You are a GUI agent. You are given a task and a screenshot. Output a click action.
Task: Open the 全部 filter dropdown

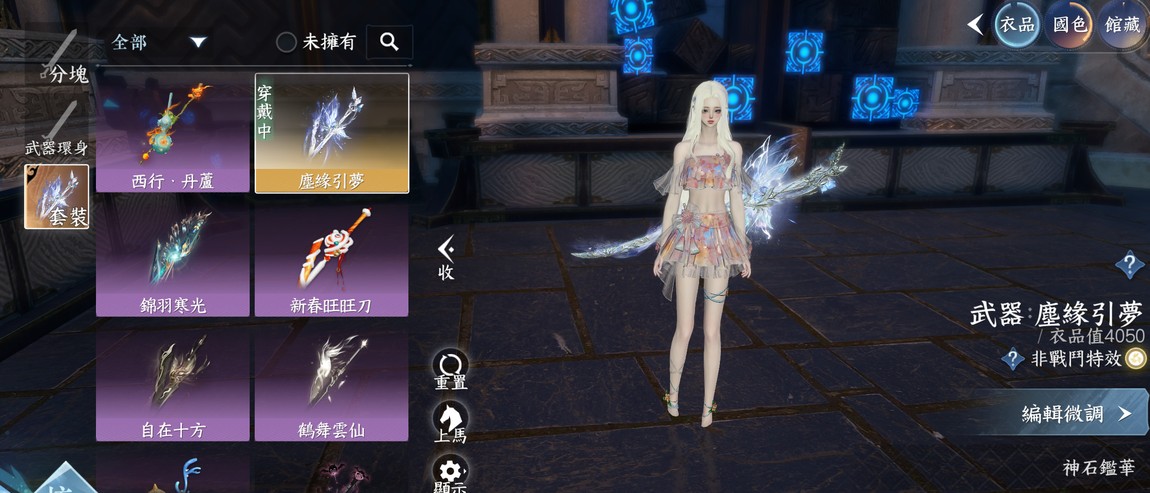[159, 42]
